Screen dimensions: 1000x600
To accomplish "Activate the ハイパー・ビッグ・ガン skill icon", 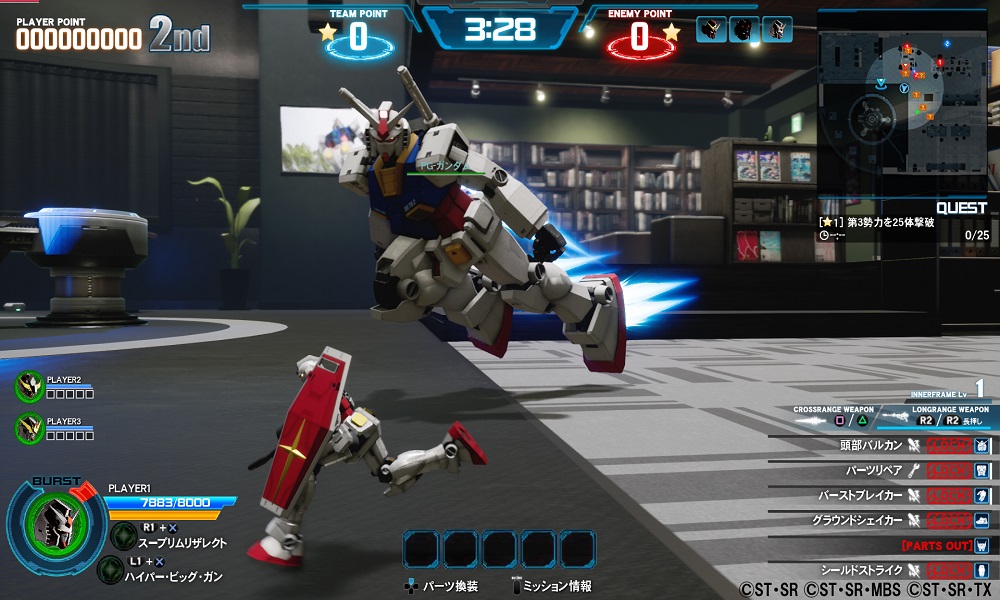I will [x=111, y=569].
